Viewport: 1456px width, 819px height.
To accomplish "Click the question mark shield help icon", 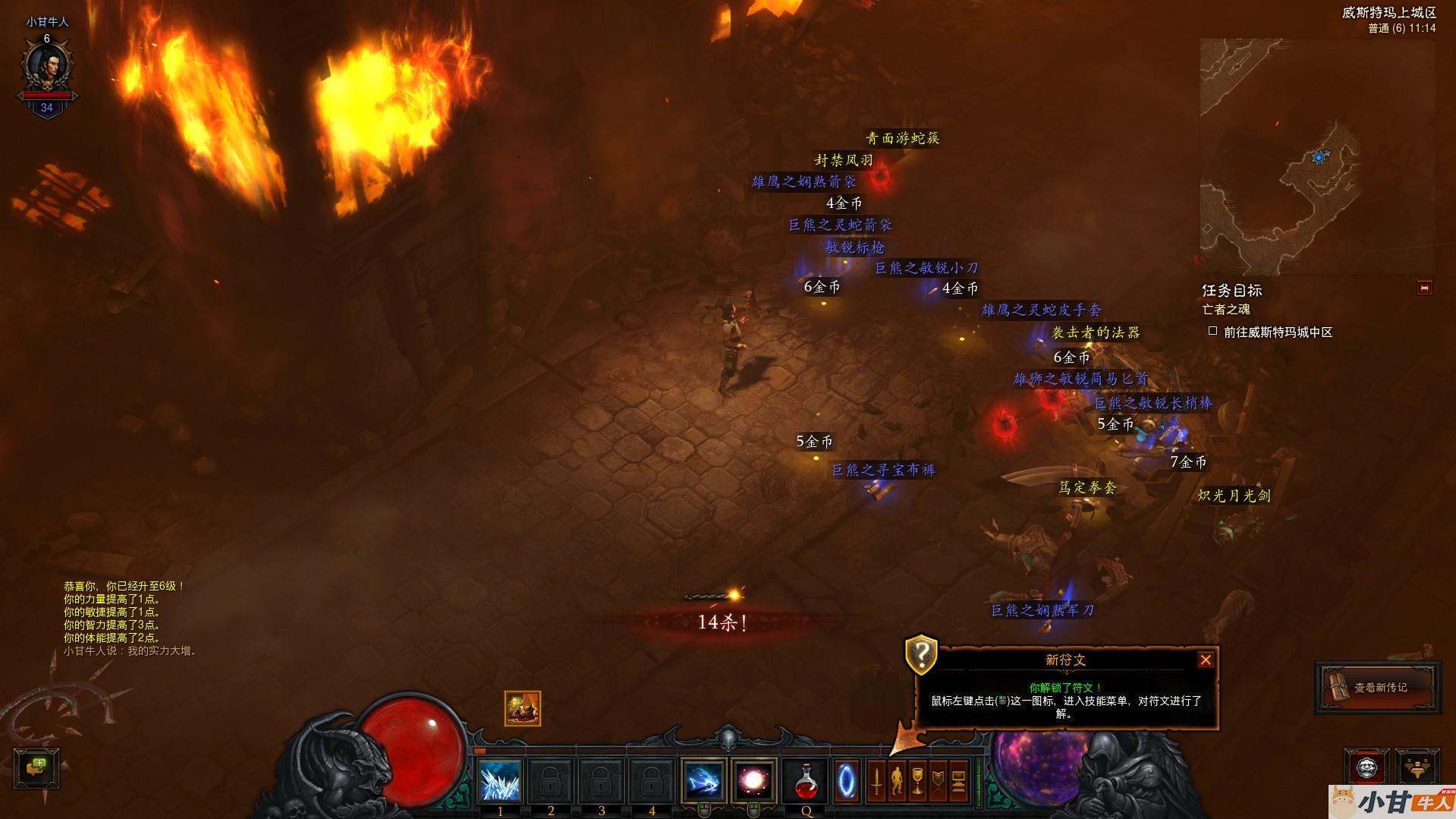I will click(921, 654).
